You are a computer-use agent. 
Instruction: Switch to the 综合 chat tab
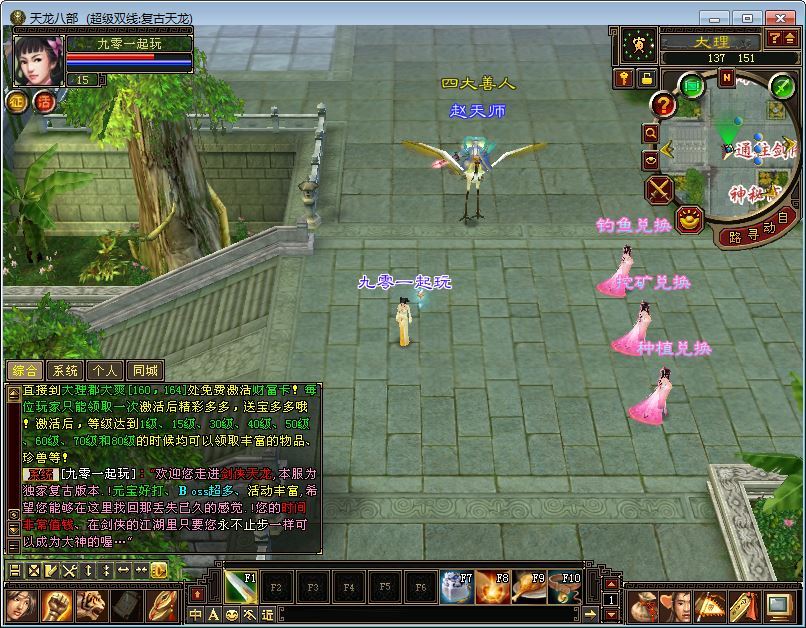coord(26,371)
